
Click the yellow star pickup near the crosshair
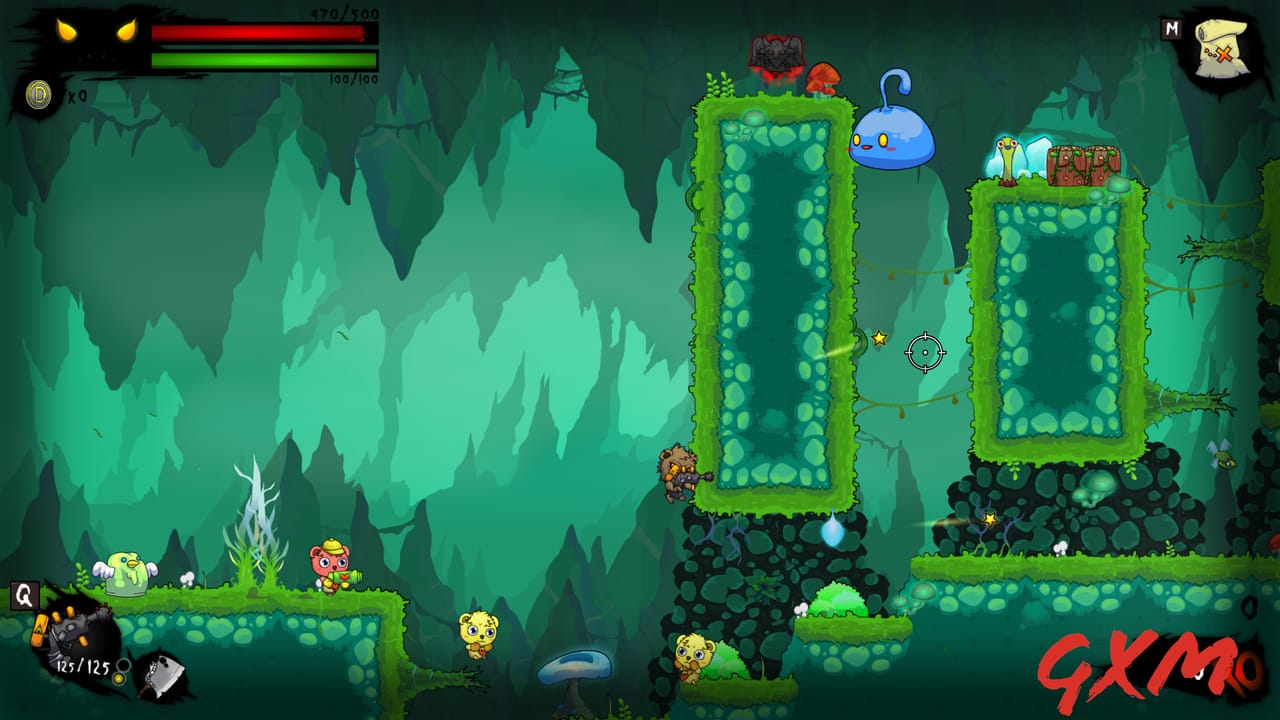878,338
